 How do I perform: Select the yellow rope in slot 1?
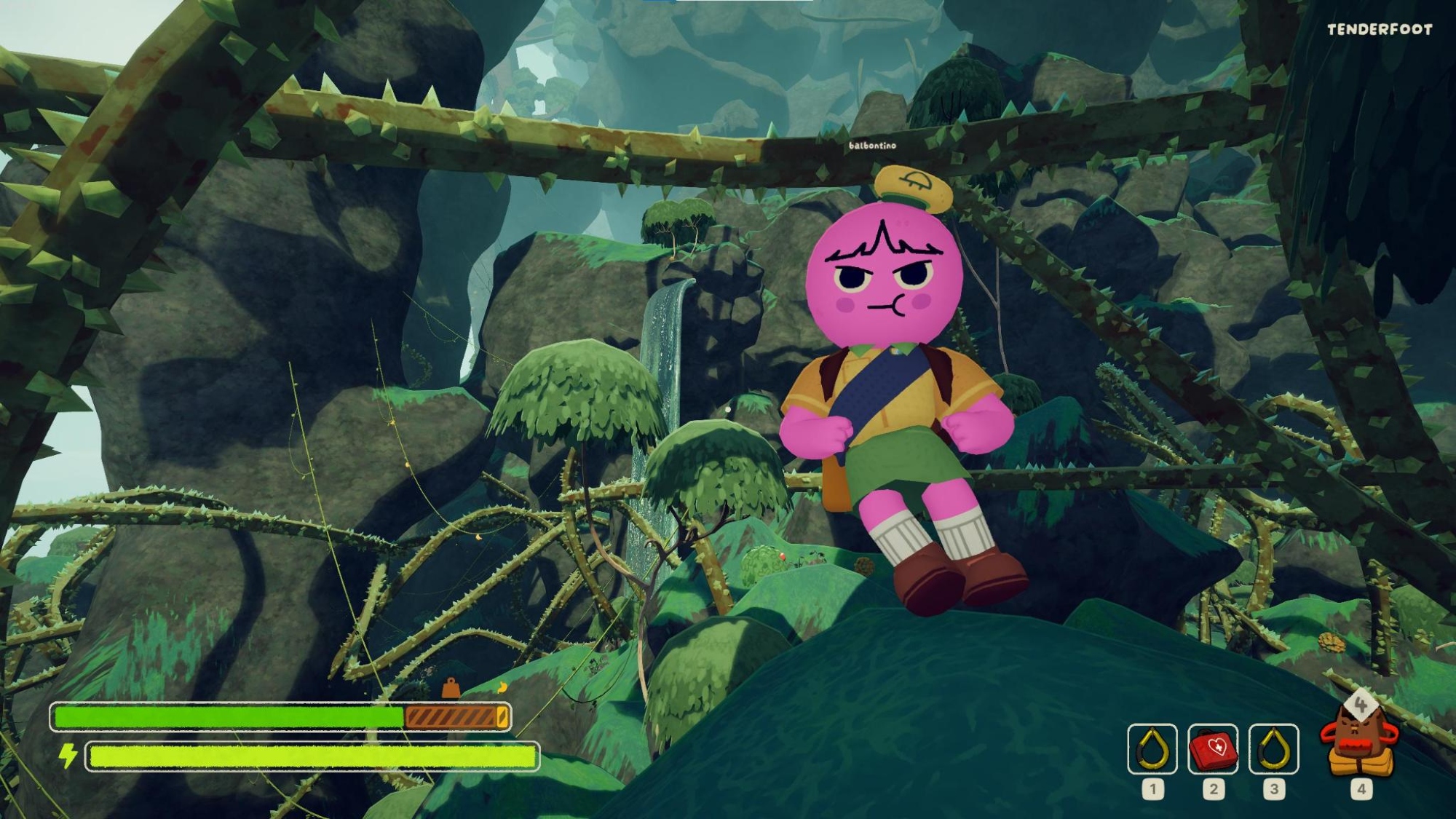click(1152, 748)
